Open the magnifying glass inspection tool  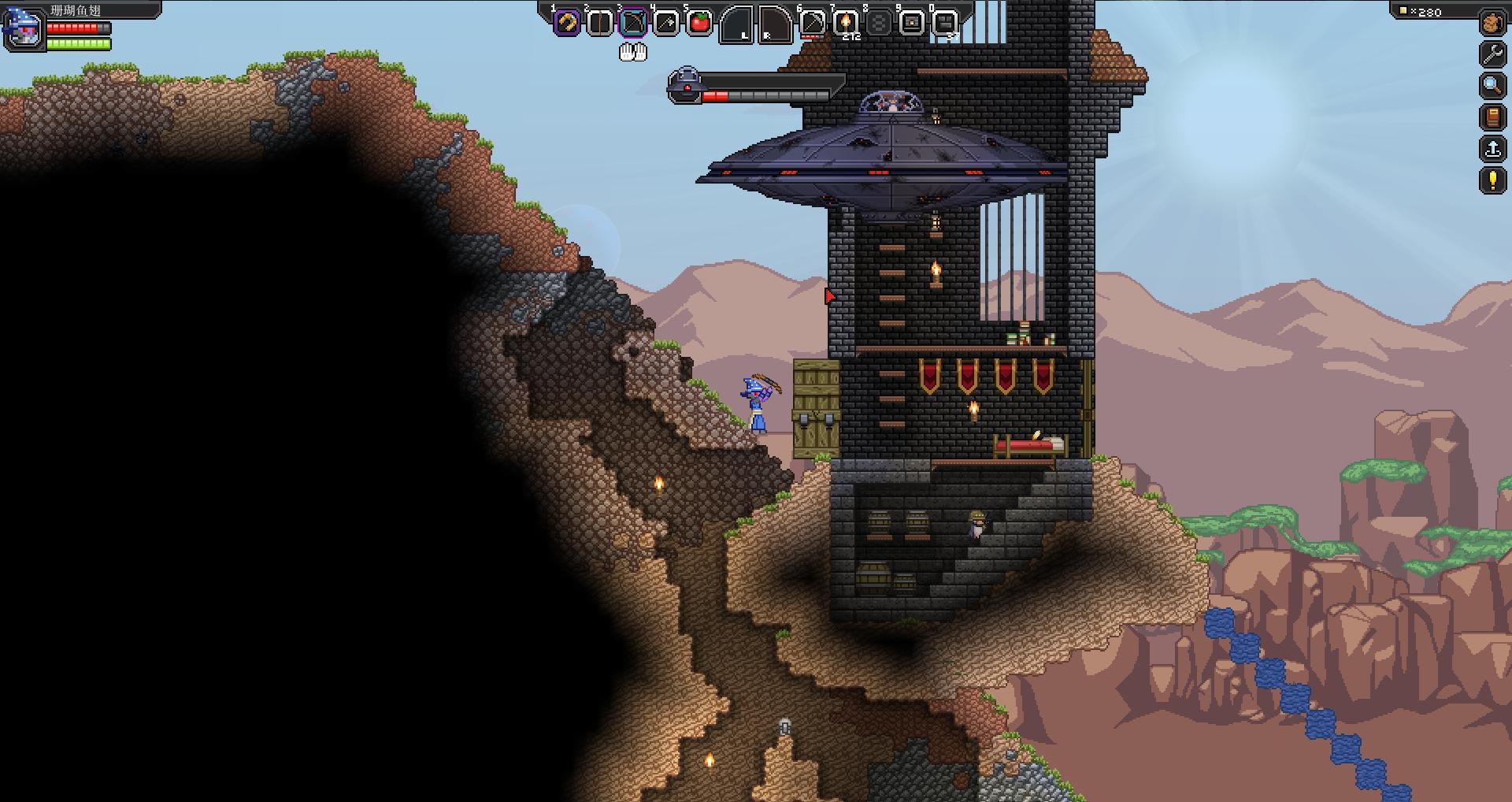coord(1493,84)
